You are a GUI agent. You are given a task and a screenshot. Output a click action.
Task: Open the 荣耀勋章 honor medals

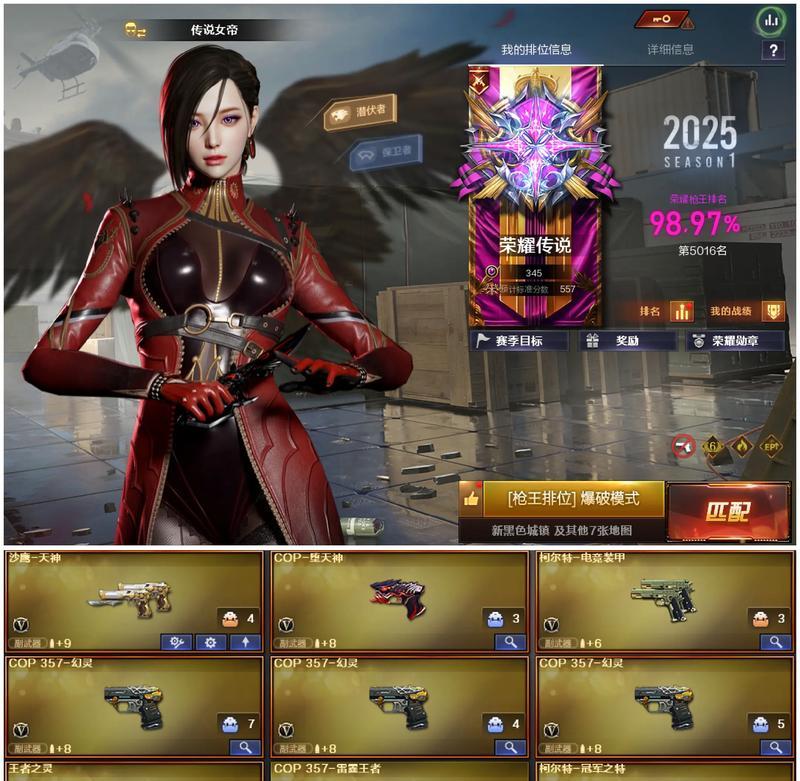[735, 341]
